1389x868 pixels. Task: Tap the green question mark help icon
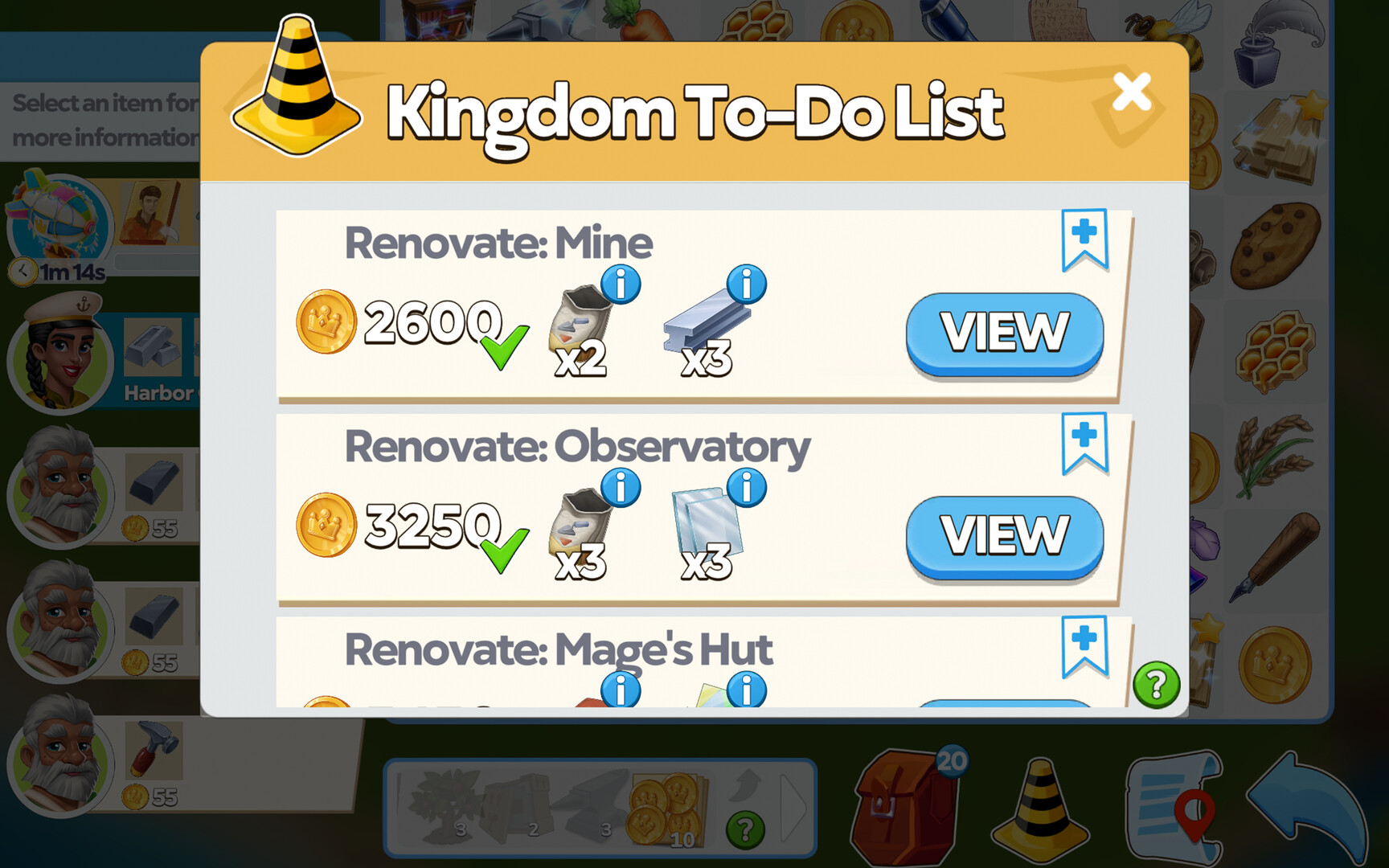point(1155,685)
